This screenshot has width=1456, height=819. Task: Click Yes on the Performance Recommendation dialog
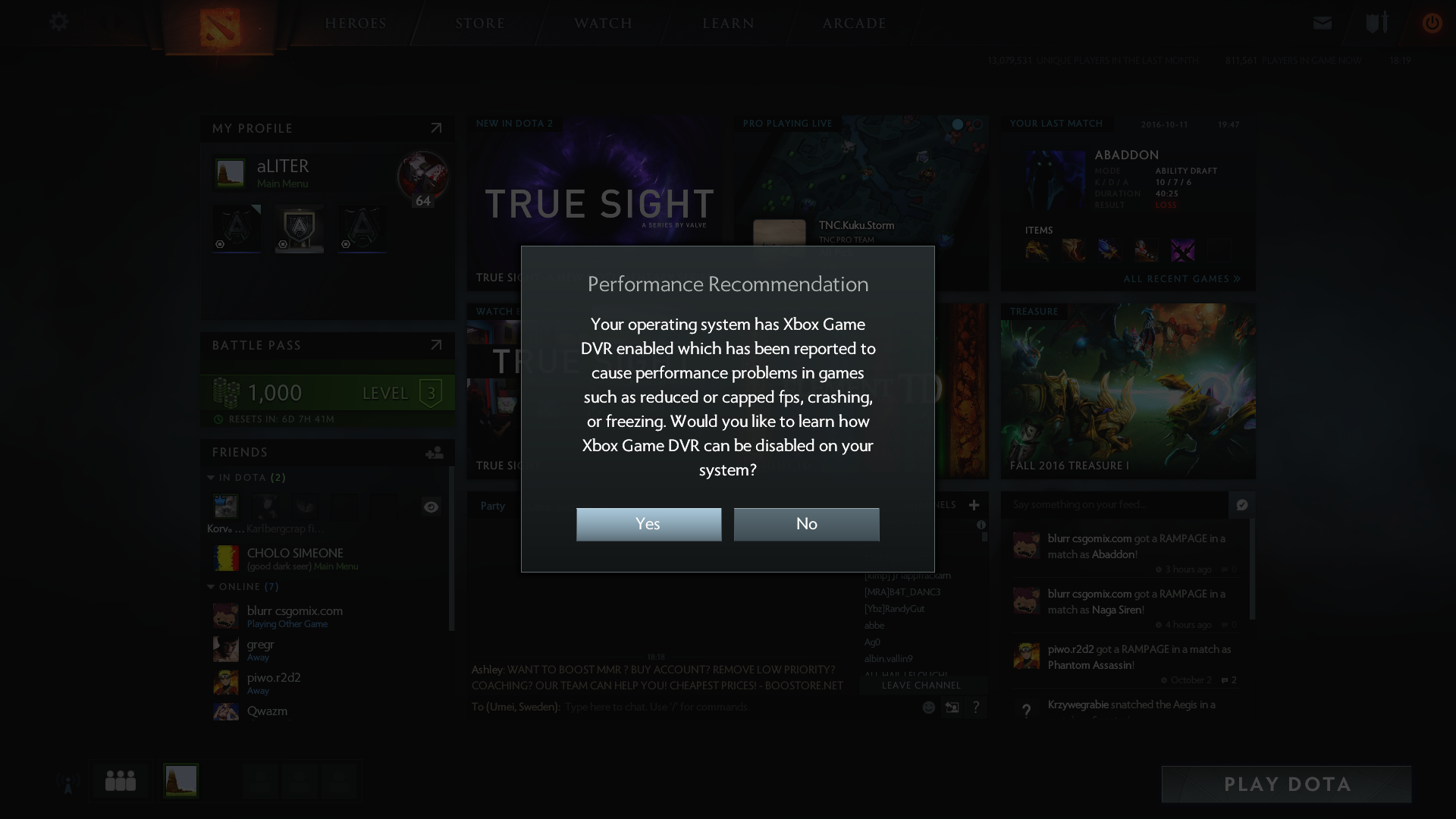pos(648,524)
